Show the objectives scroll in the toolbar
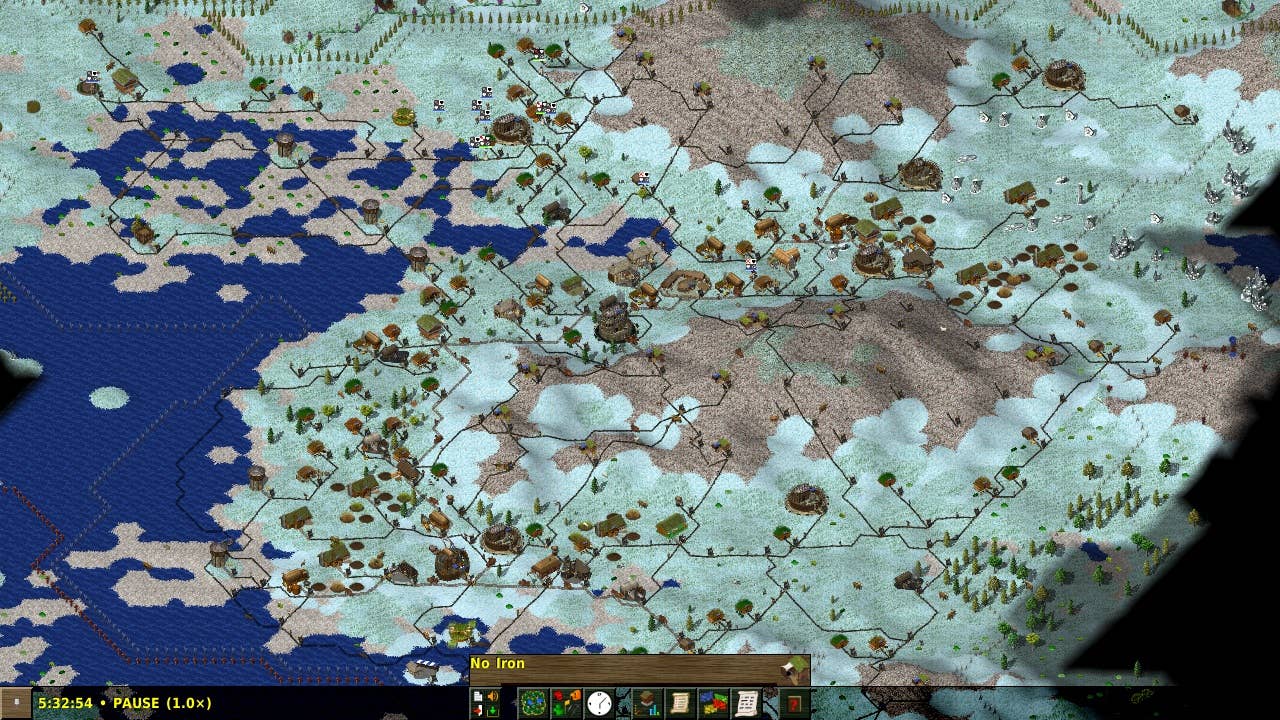 pos(679,702)
